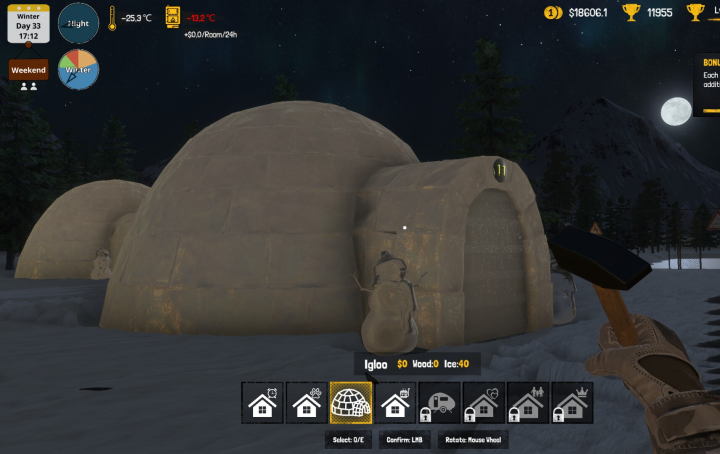720x454 pixels.
Task: Pick the locked house with crown slot
Action: pos(571,402)
